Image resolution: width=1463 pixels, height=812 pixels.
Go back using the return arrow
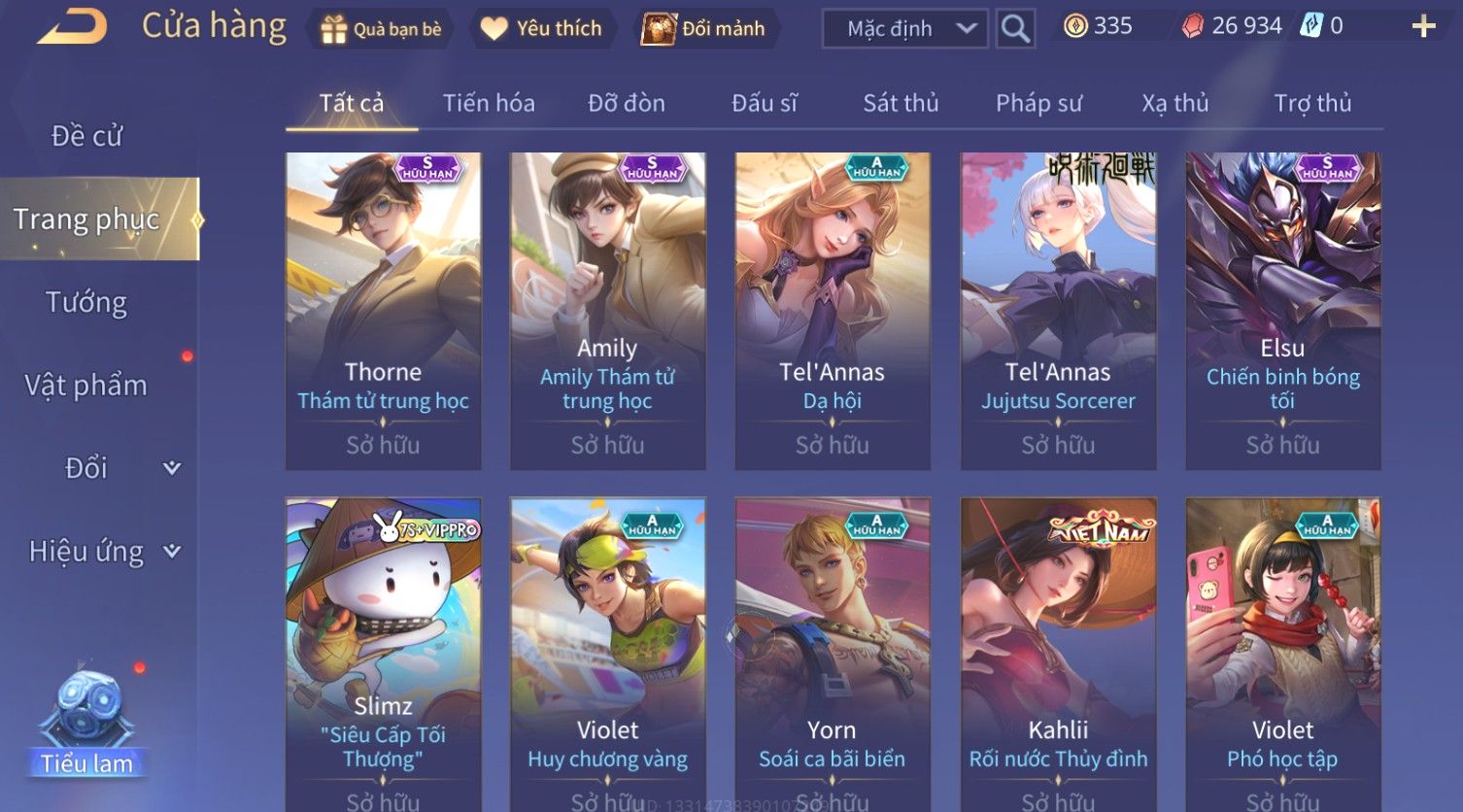point(73,27)
